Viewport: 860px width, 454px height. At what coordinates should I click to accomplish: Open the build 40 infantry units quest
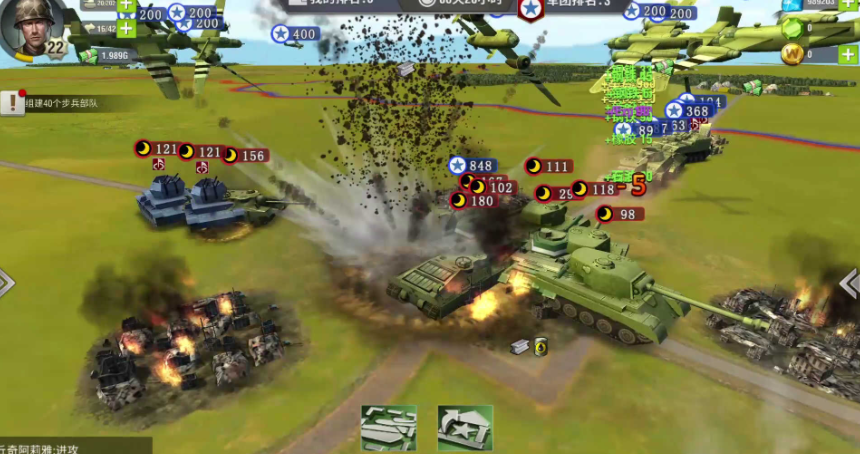[62, 102]
